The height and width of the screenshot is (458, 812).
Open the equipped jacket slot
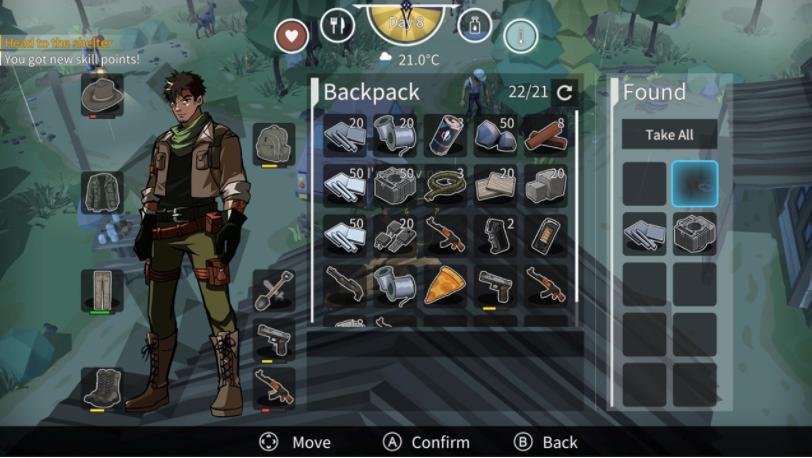coord(102,192)
